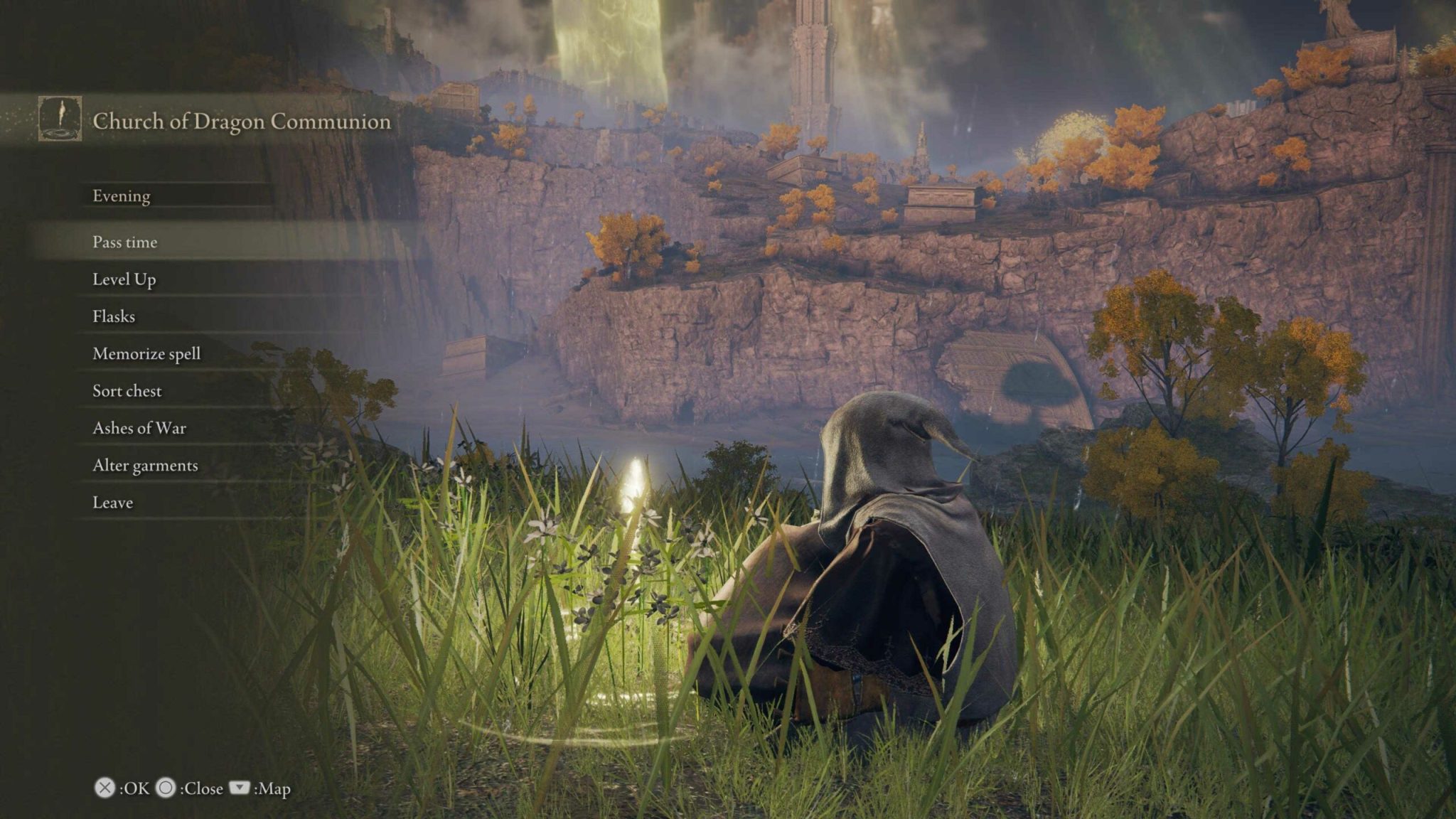Viewport: 1456px width, 819px height.
Task: Select the Pass time menu entry
Action: [124, 242]
